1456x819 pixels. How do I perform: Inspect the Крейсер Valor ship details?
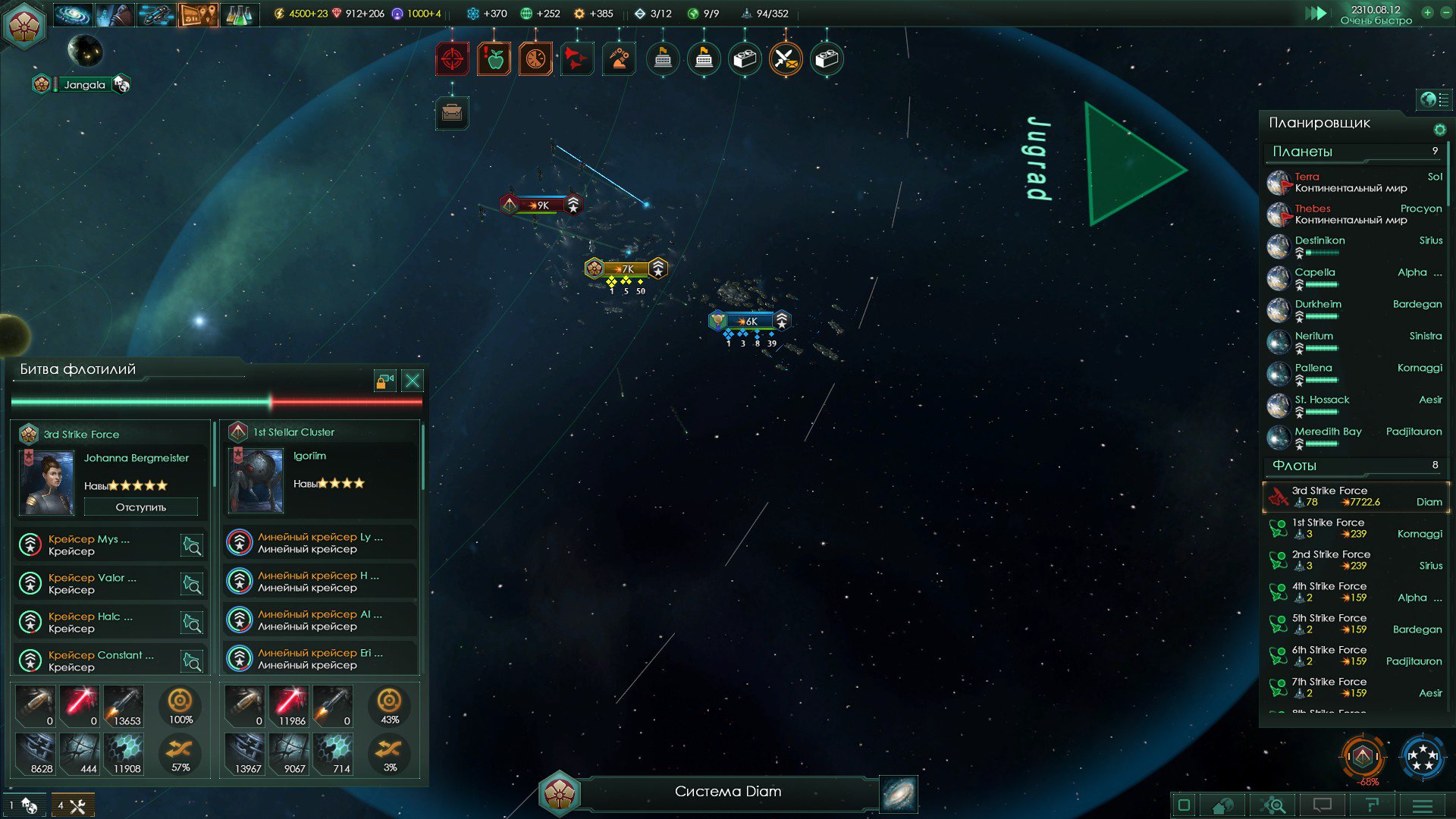click(192, 584)
